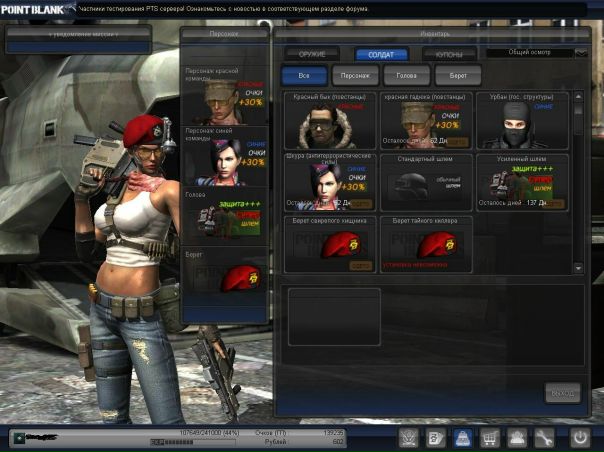This screenshot has width=604, height=452.
Task: Pick the Шкура female character item
Action: [x=329, y=181]
